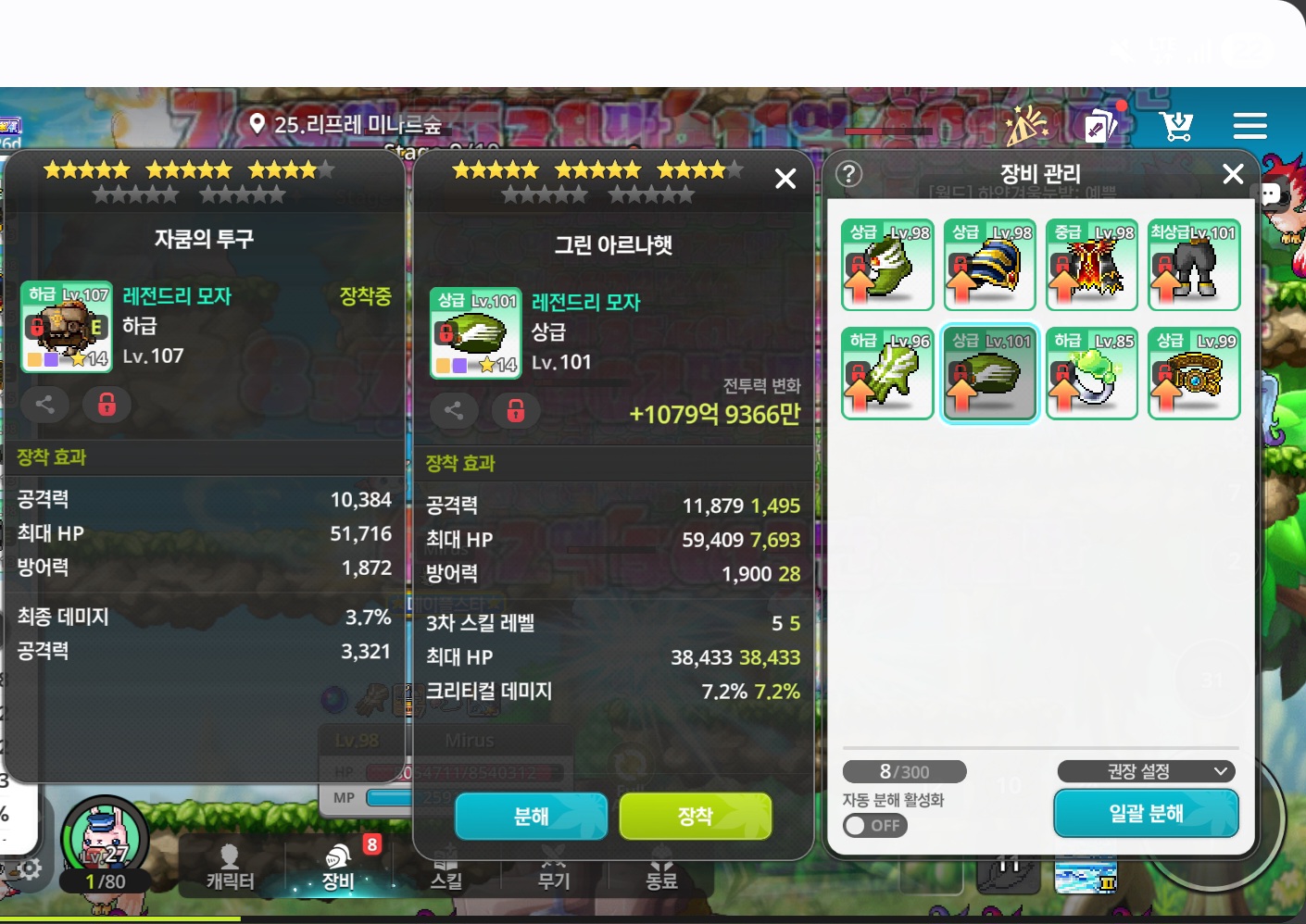Tap the 분해 (disassemble) button
The width and height of the screenshot is (1306, 924).
531,816
